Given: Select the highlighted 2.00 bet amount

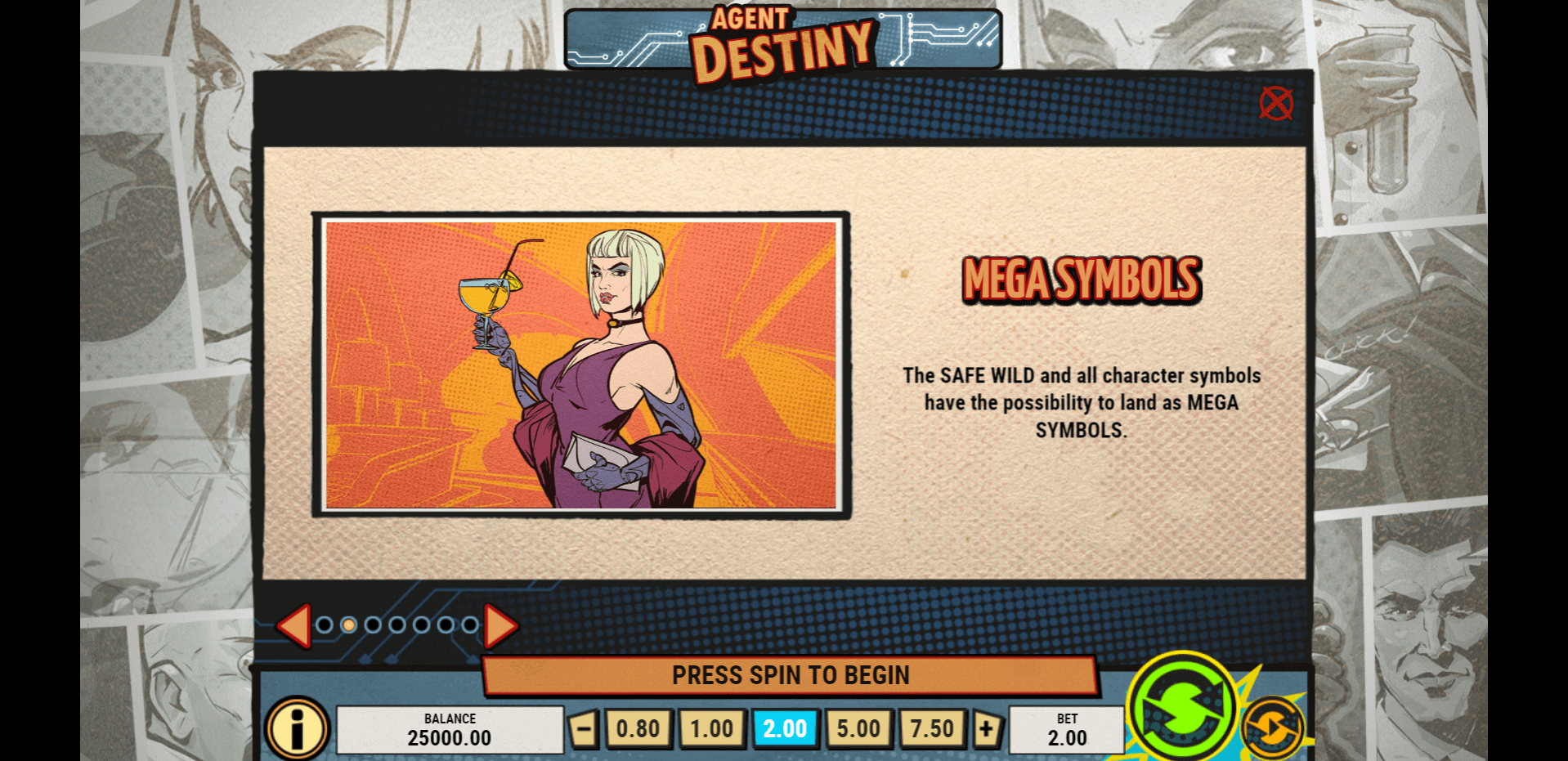Looking at the screenshot, I should tap(785, 728).
